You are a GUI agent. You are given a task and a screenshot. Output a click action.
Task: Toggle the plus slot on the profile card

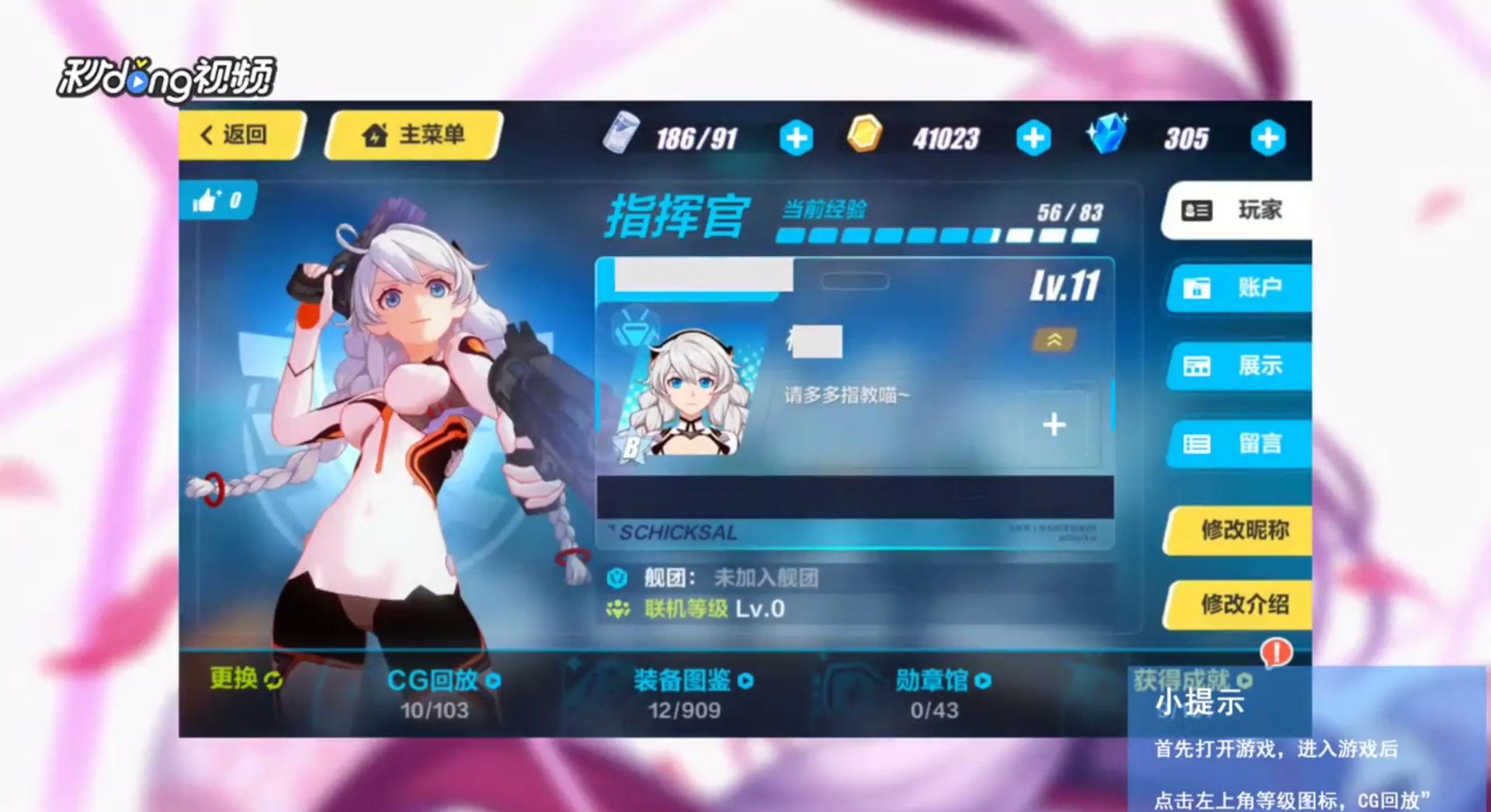(1054, 425)
